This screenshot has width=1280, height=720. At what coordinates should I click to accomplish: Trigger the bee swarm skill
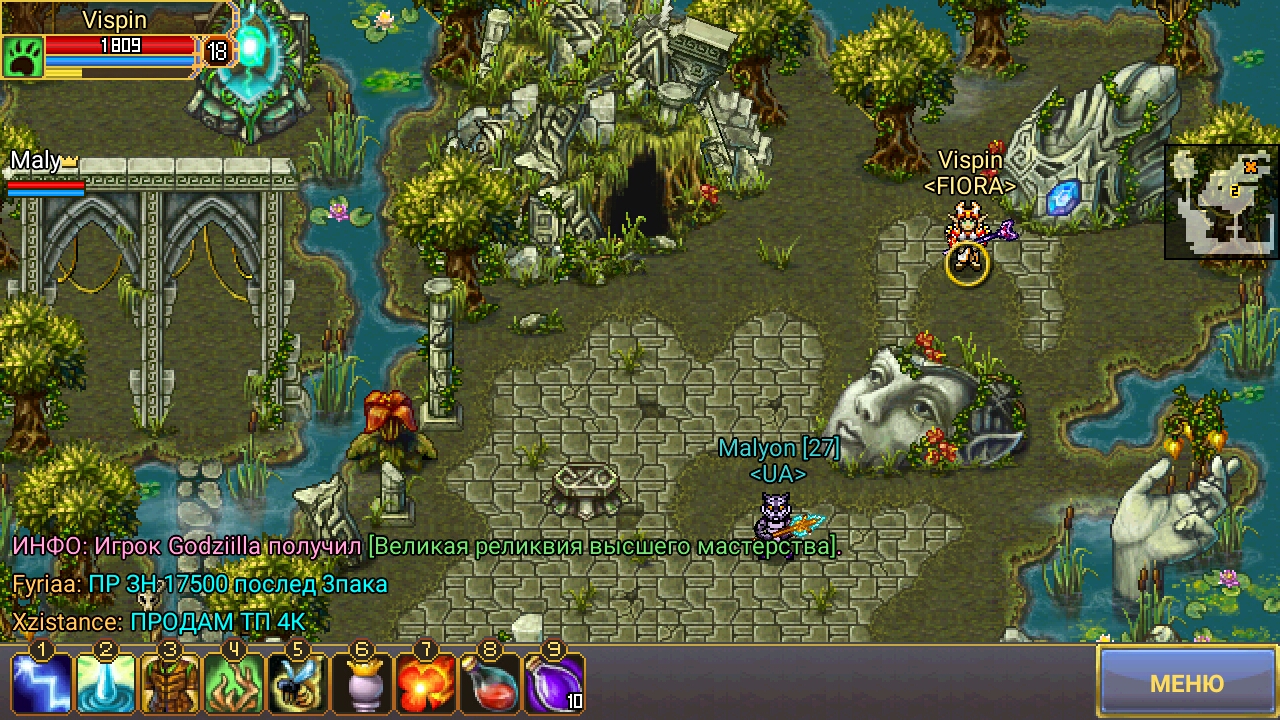tap(298, 683)
